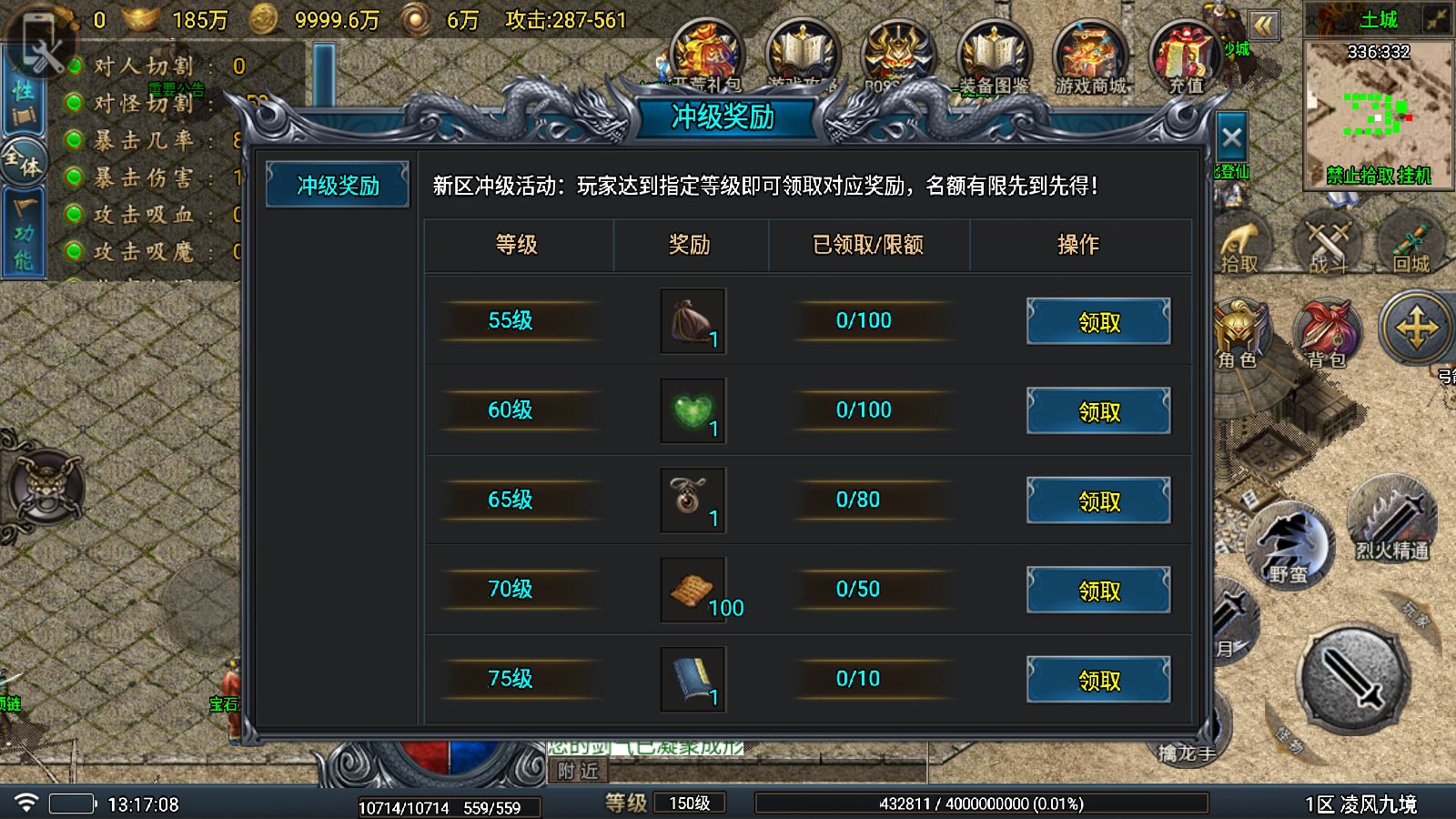
Task: Claim the 75级 reward with 领取 button
Action: pyautogui.click(x=1097, y=679)
